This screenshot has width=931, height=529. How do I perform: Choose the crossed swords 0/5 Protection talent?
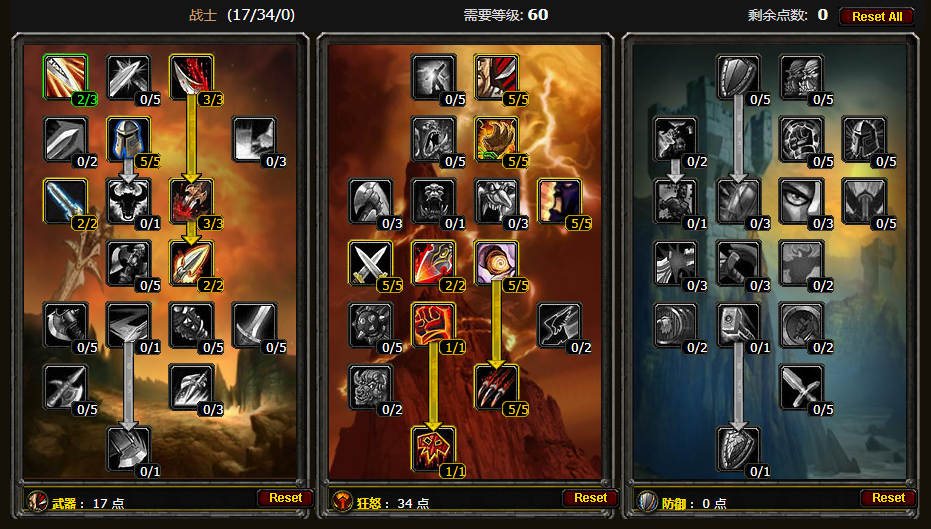[800, 387]
